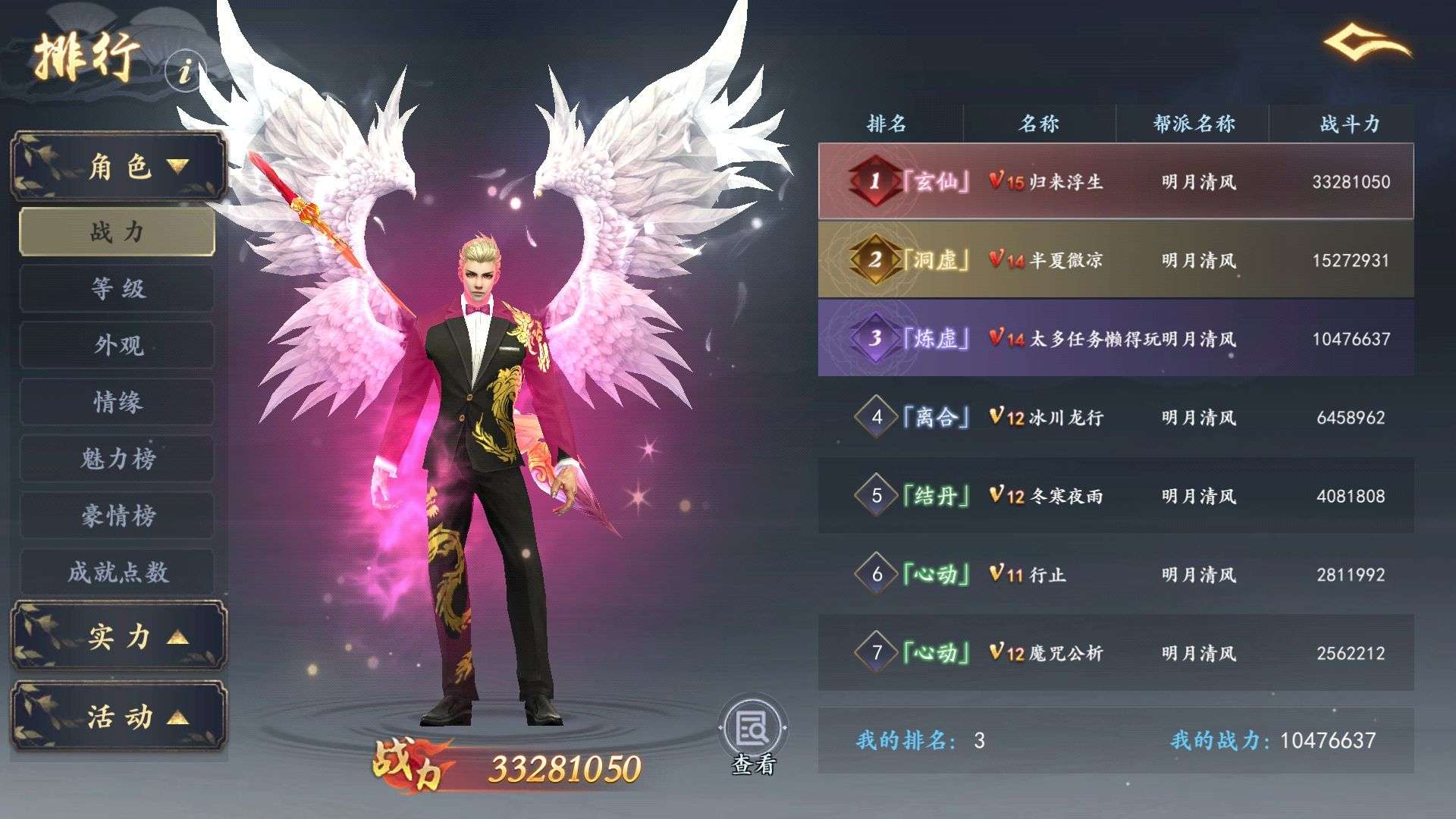Click rank 3 purple badge icon
The image size is (1456, 819).
click(874, 339)
